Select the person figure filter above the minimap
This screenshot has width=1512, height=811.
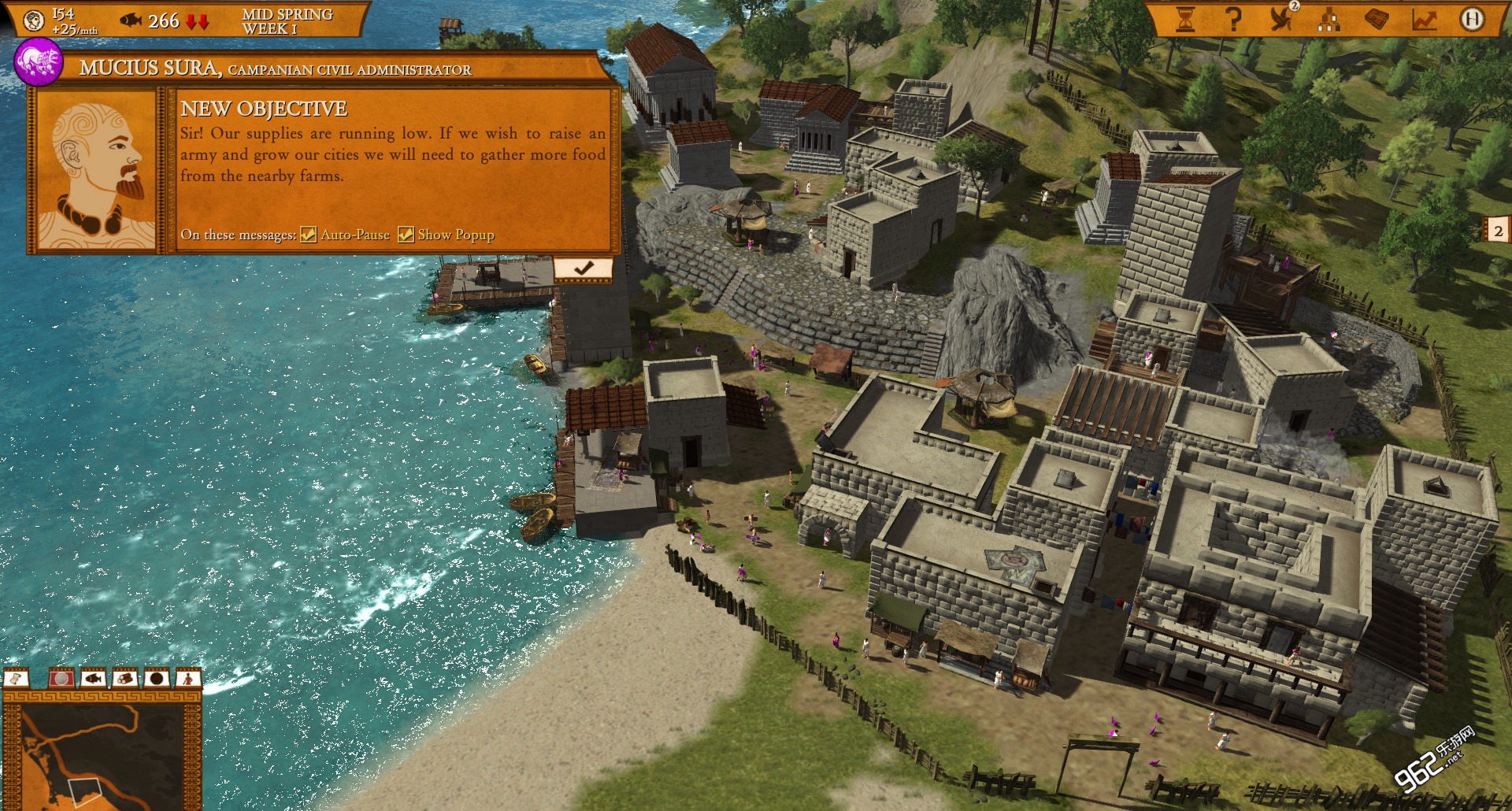point(187,678)
